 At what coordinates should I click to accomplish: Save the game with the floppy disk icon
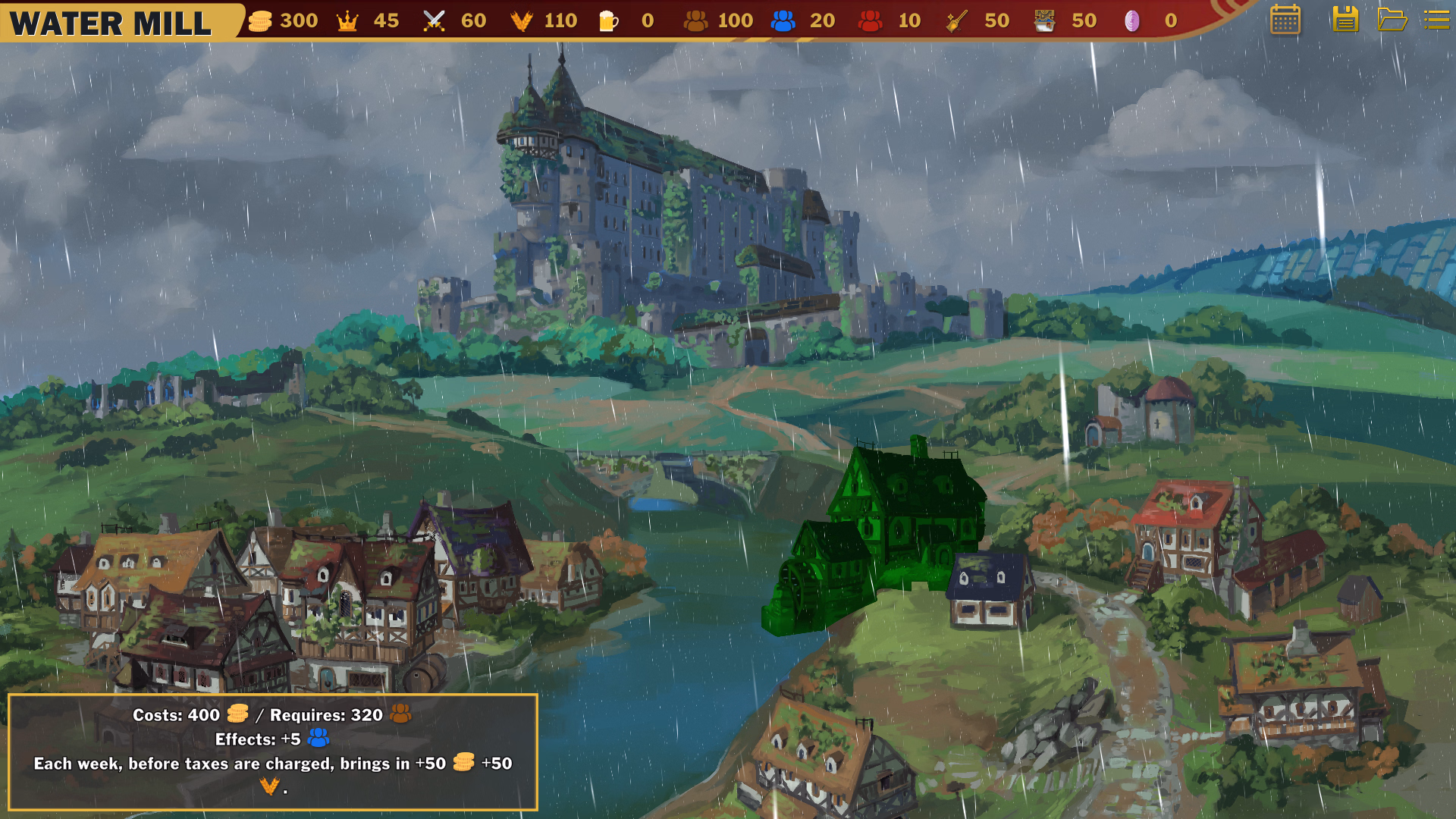[x=1345, y=20]
